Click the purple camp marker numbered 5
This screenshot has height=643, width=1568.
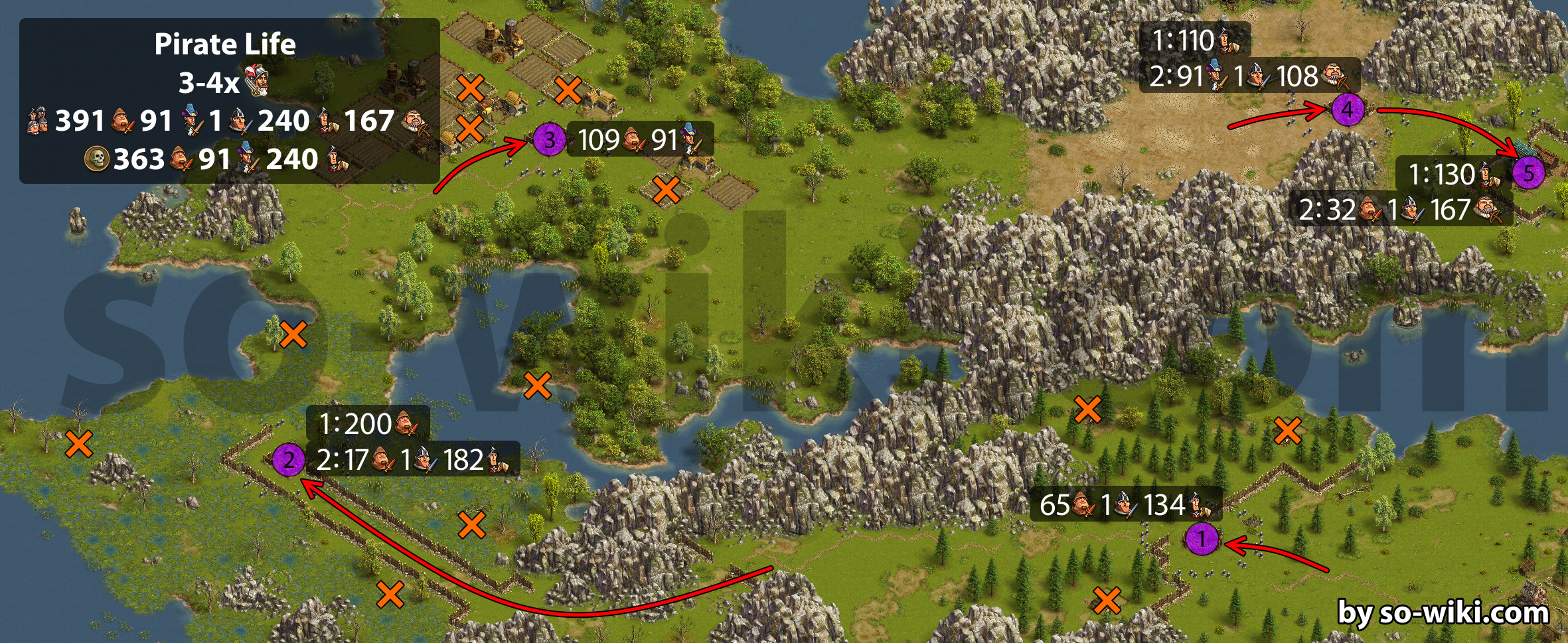[1529, 174]
